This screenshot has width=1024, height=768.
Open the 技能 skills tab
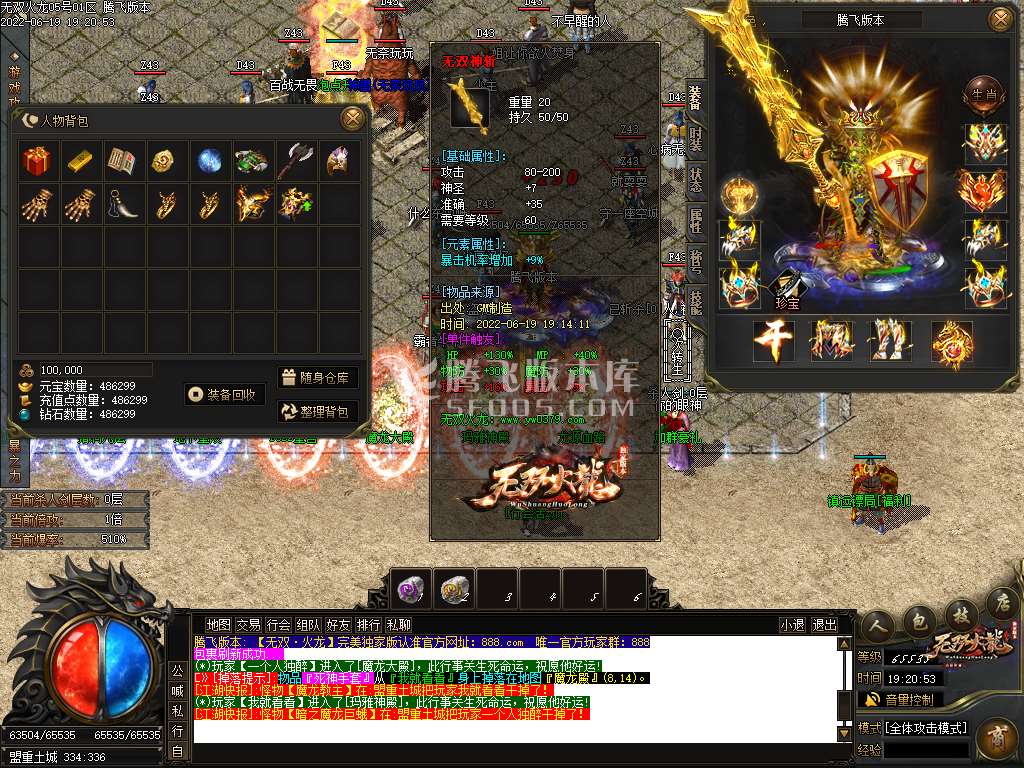pyautogui.click(x=696, y=300)
